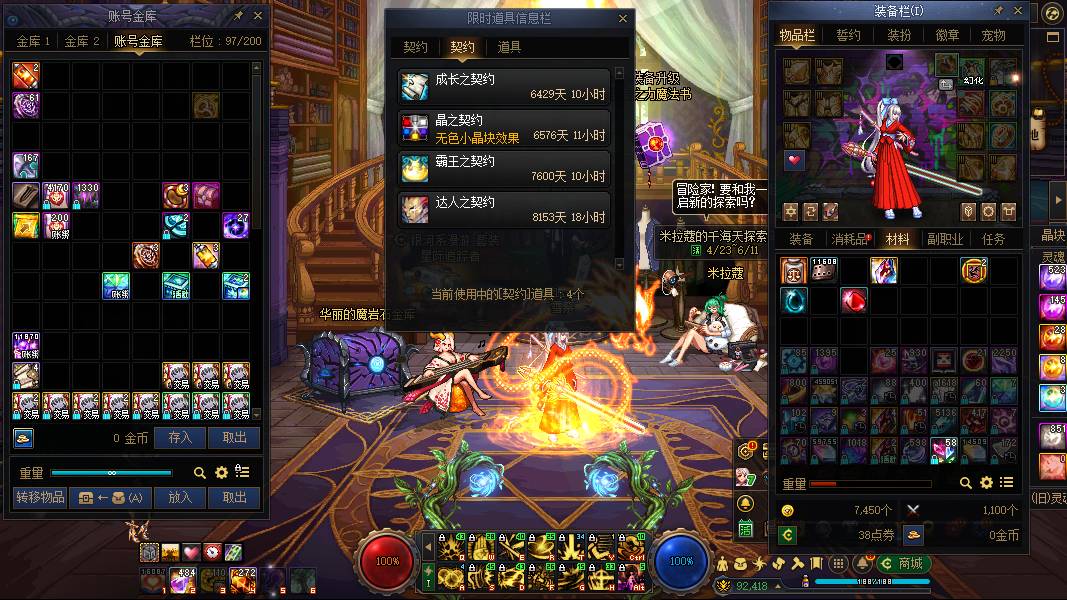The height and width of the screenshot is (600, 1067).
Task: Switch to the 宠物 pet tab
Action: tap(993, 35)
